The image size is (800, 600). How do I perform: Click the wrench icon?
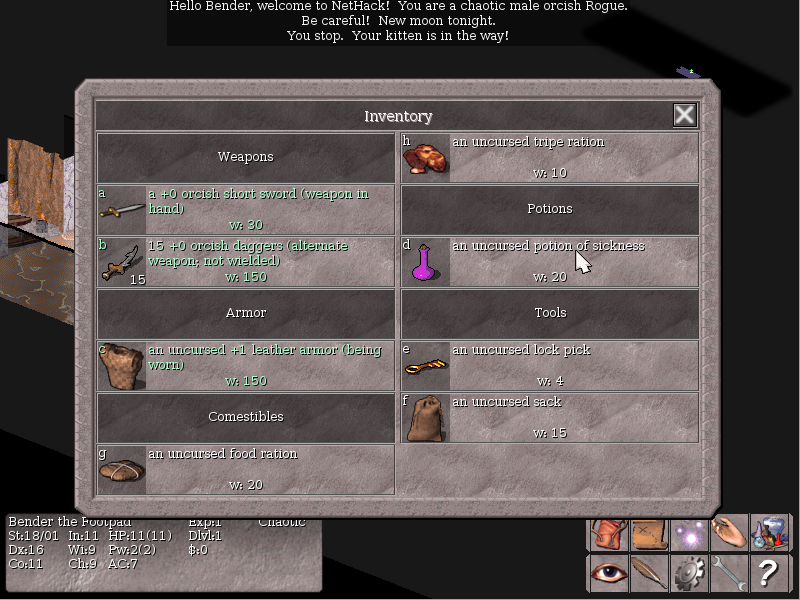pos(729,573)
